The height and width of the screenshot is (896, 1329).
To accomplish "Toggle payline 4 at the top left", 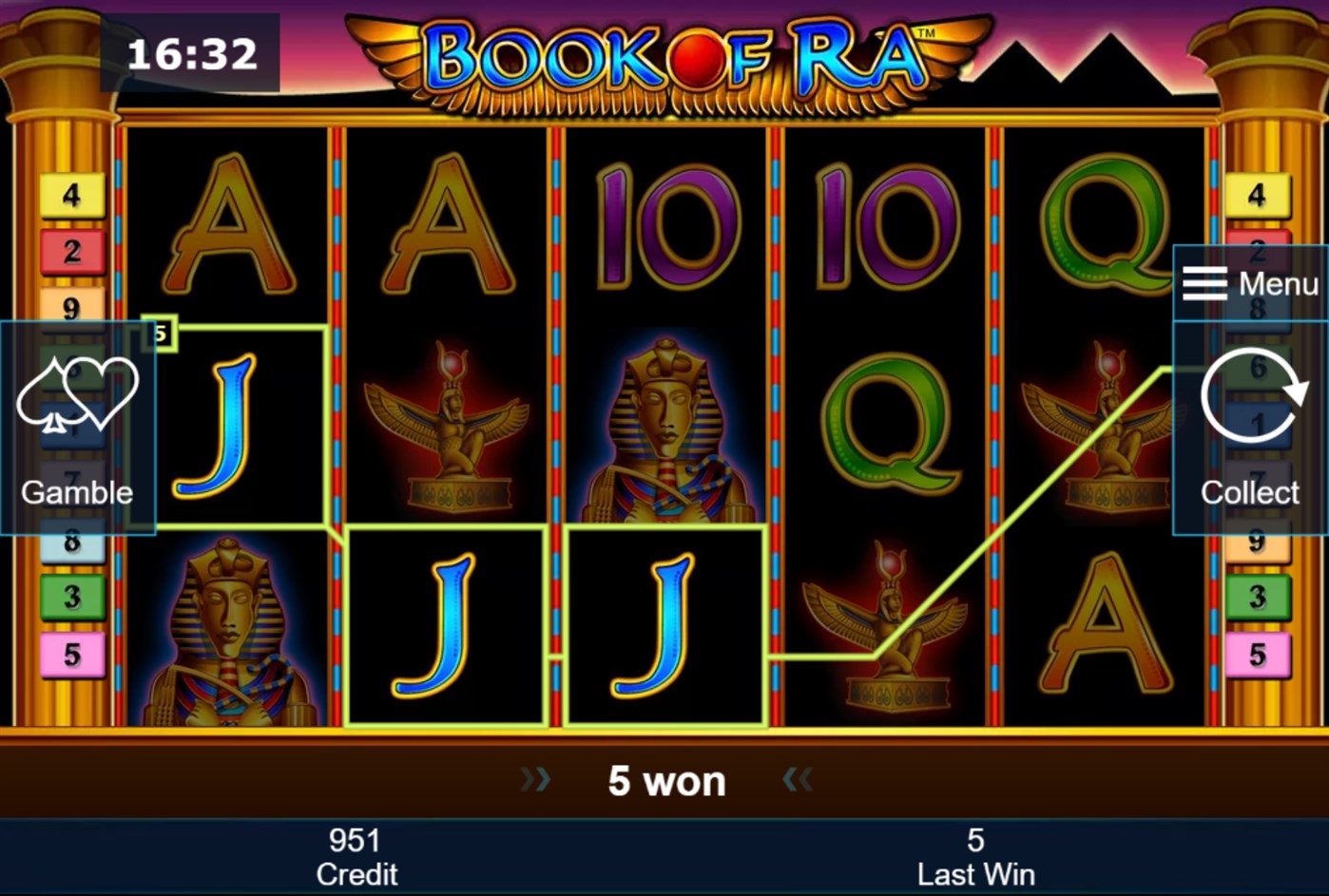I will [71, 194].
